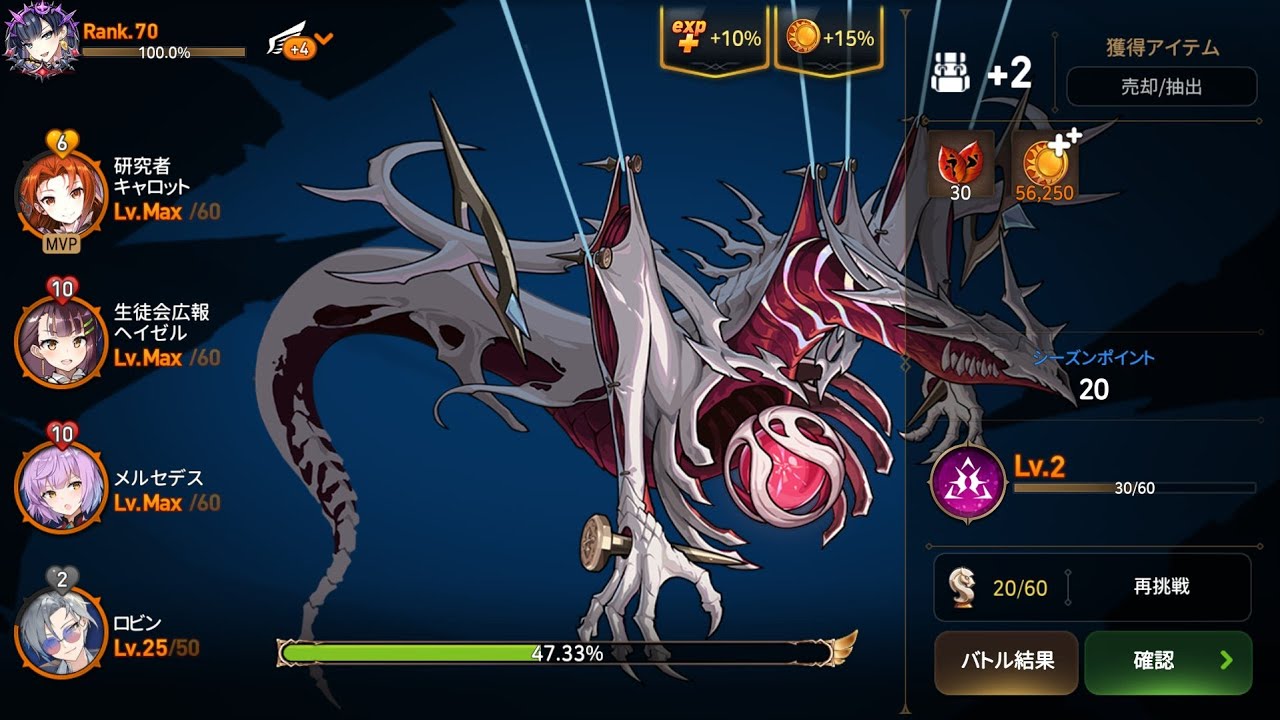
Task: Select the ロビン character portrait
Action: point(60,632)
